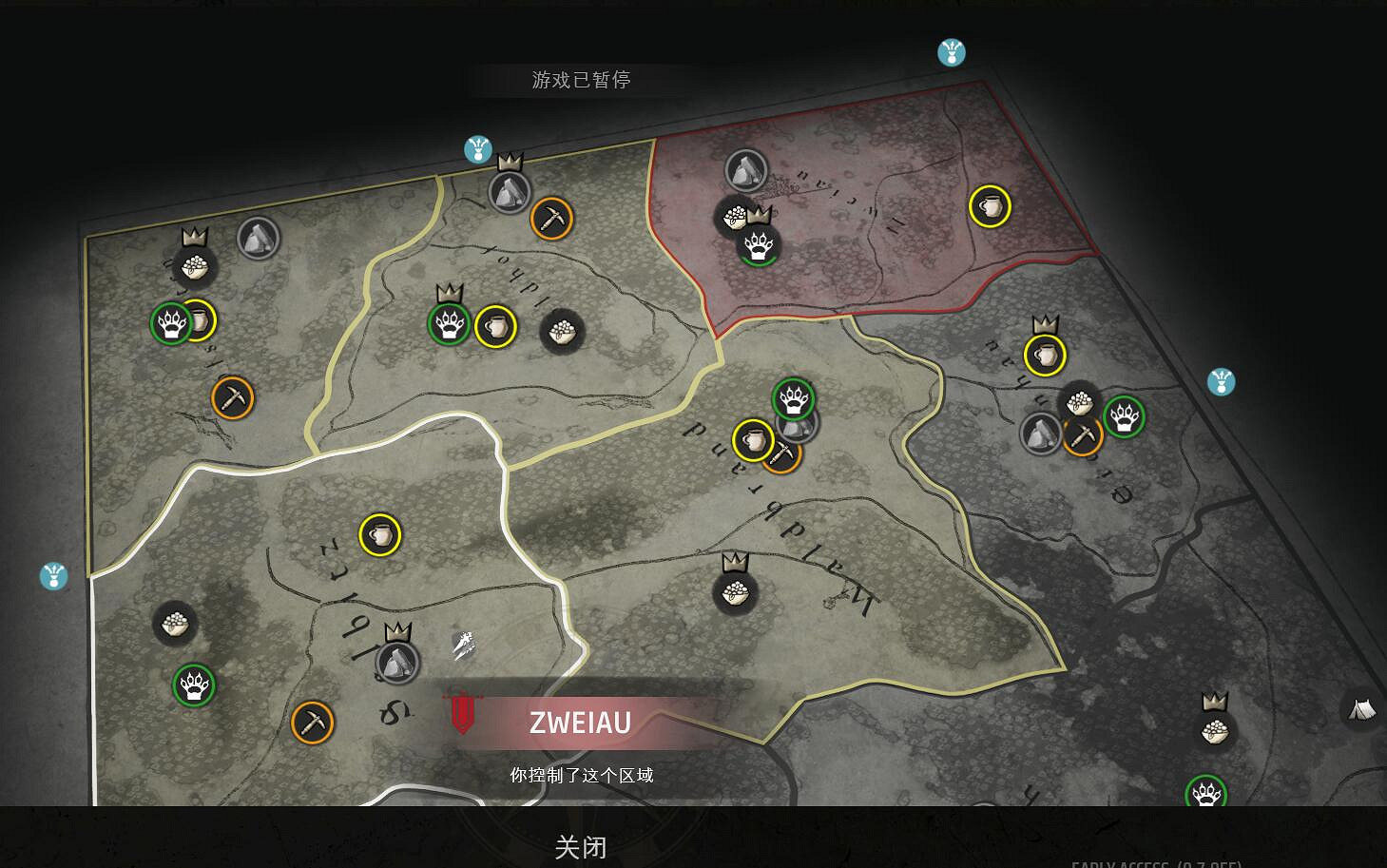
Task: Select the orange pickaxe mining icon in Waldbrand
Action: pos(783,454)
